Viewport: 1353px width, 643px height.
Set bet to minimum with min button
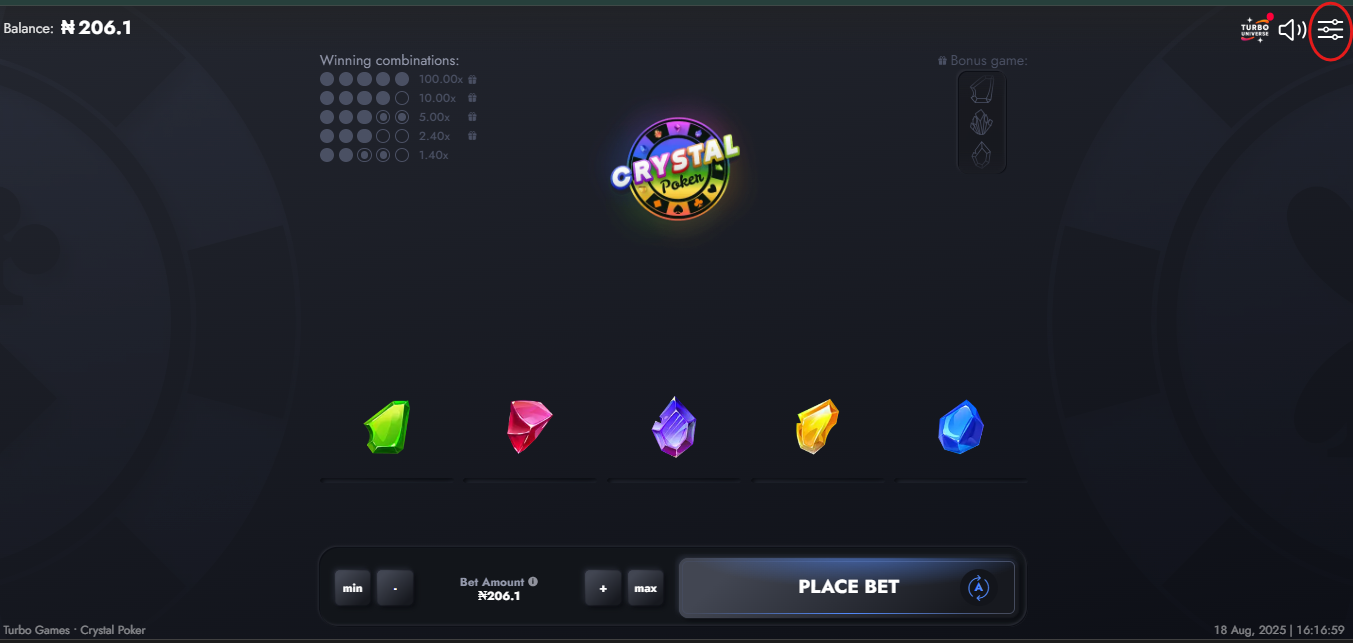click(x=353, y=588)
